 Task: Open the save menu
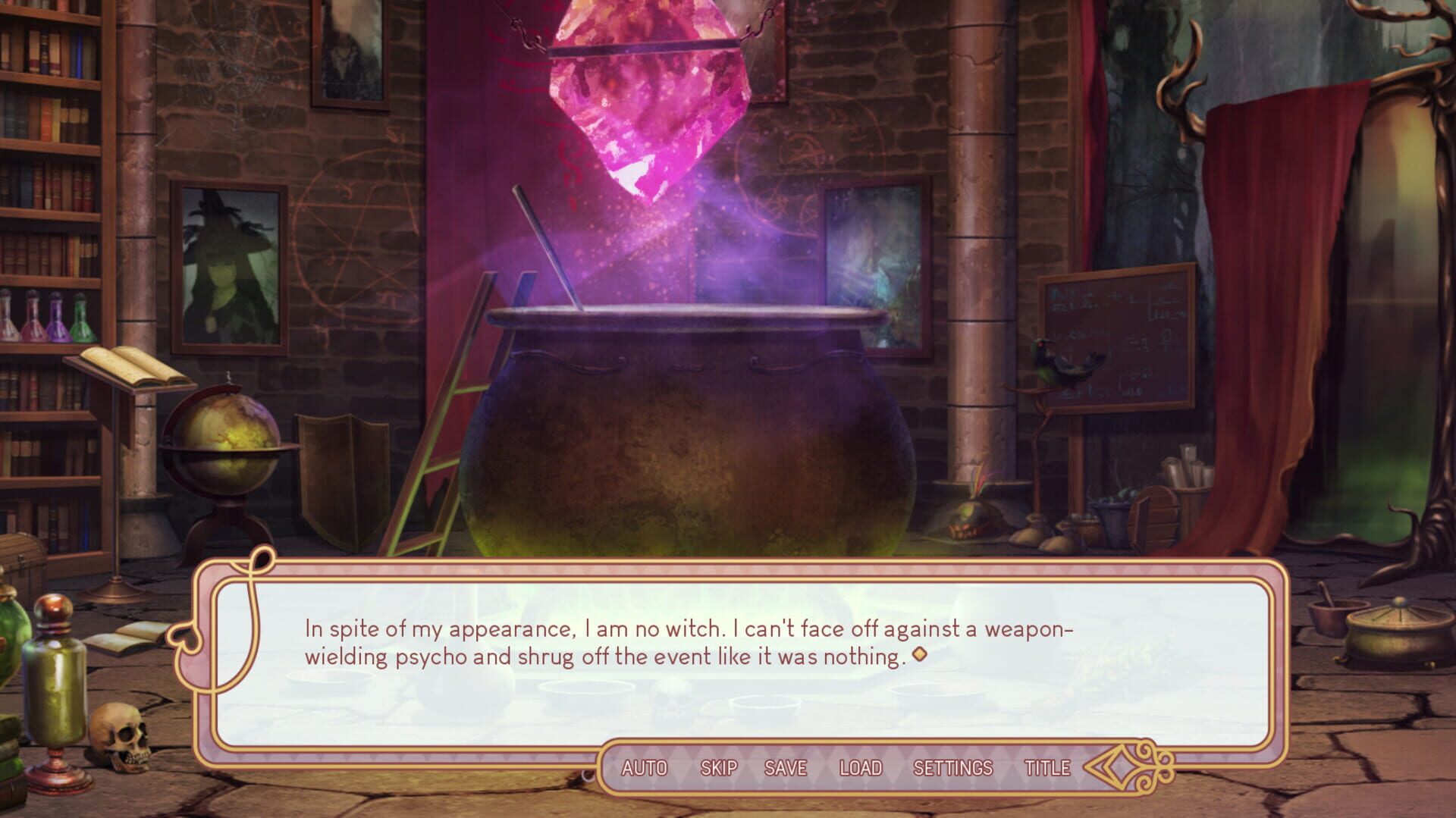(785, 767)
